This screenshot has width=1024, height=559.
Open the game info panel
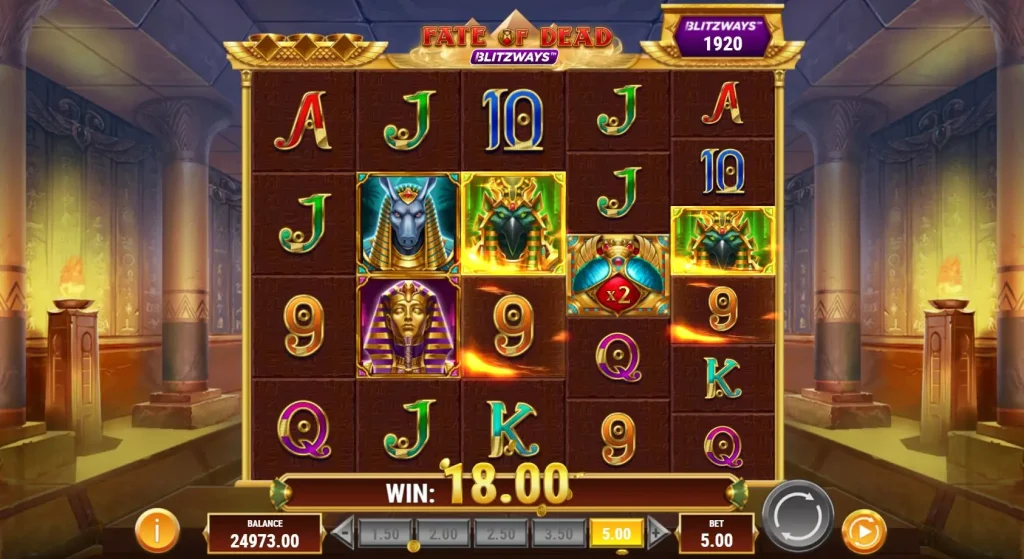pos(157,528)
